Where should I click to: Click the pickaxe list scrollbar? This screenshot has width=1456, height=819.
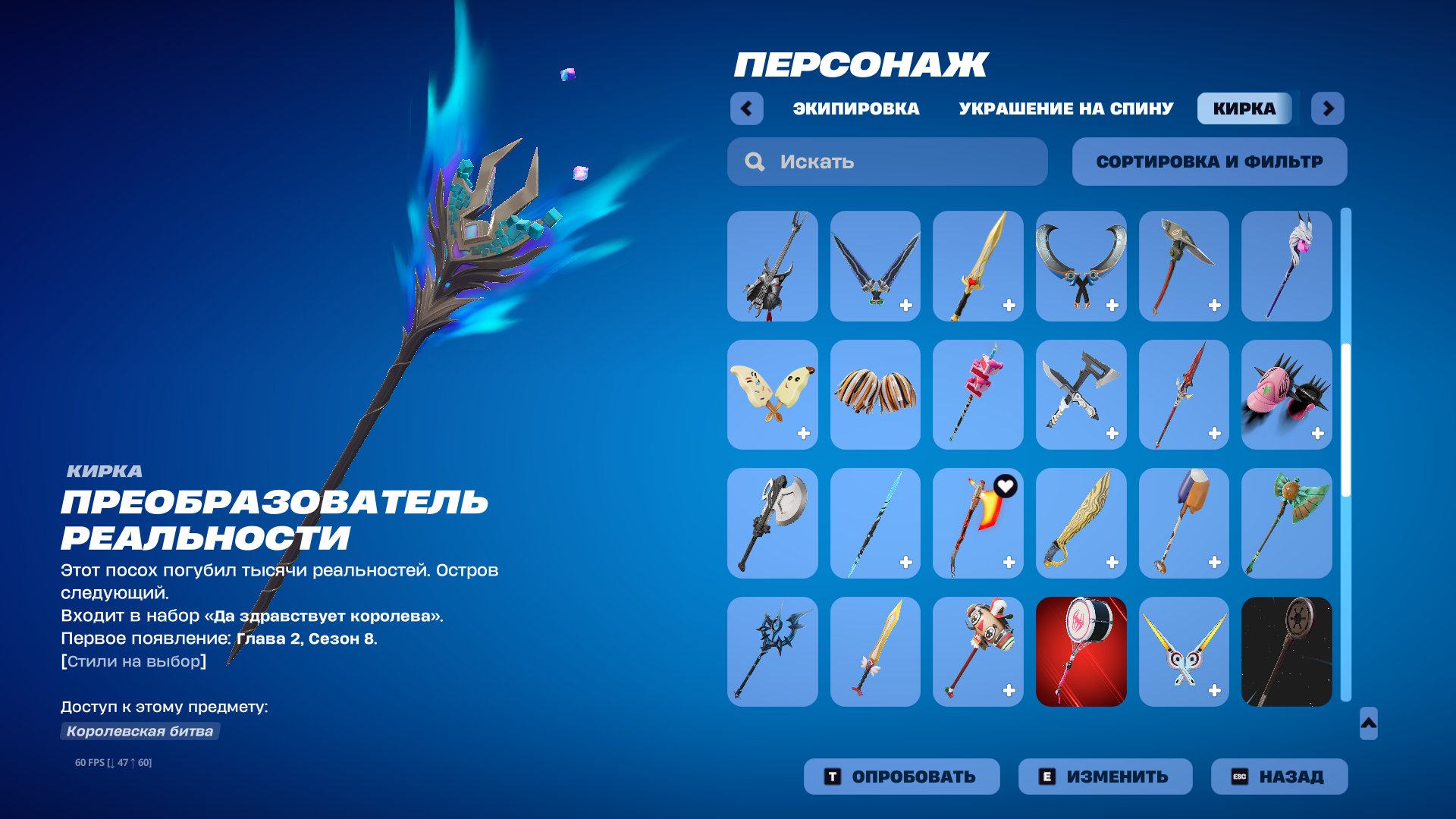pyautogui.click(x=1346, y=421)
